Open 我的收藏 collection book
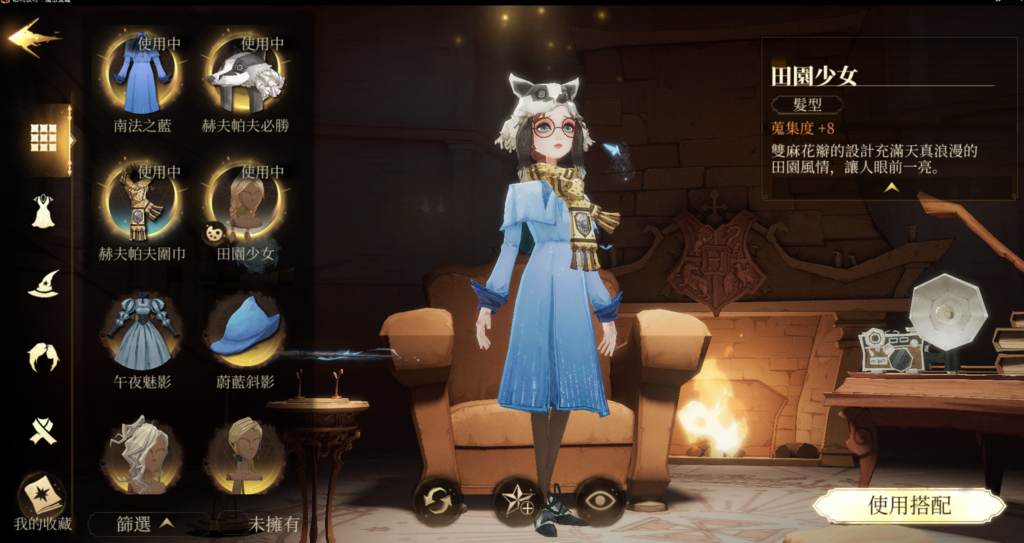The image size is (1024, 543). (42, 499)
